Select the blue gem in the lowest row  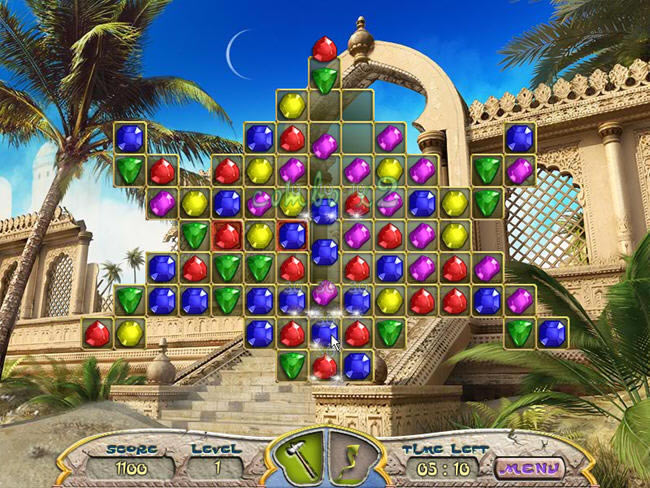point(357,365)
